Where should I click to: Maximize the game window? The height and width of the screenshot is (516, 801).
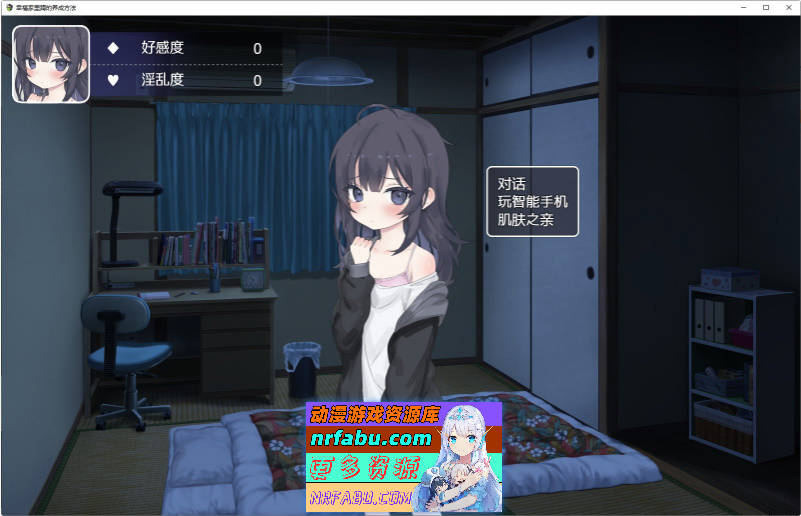click(766, 7)
